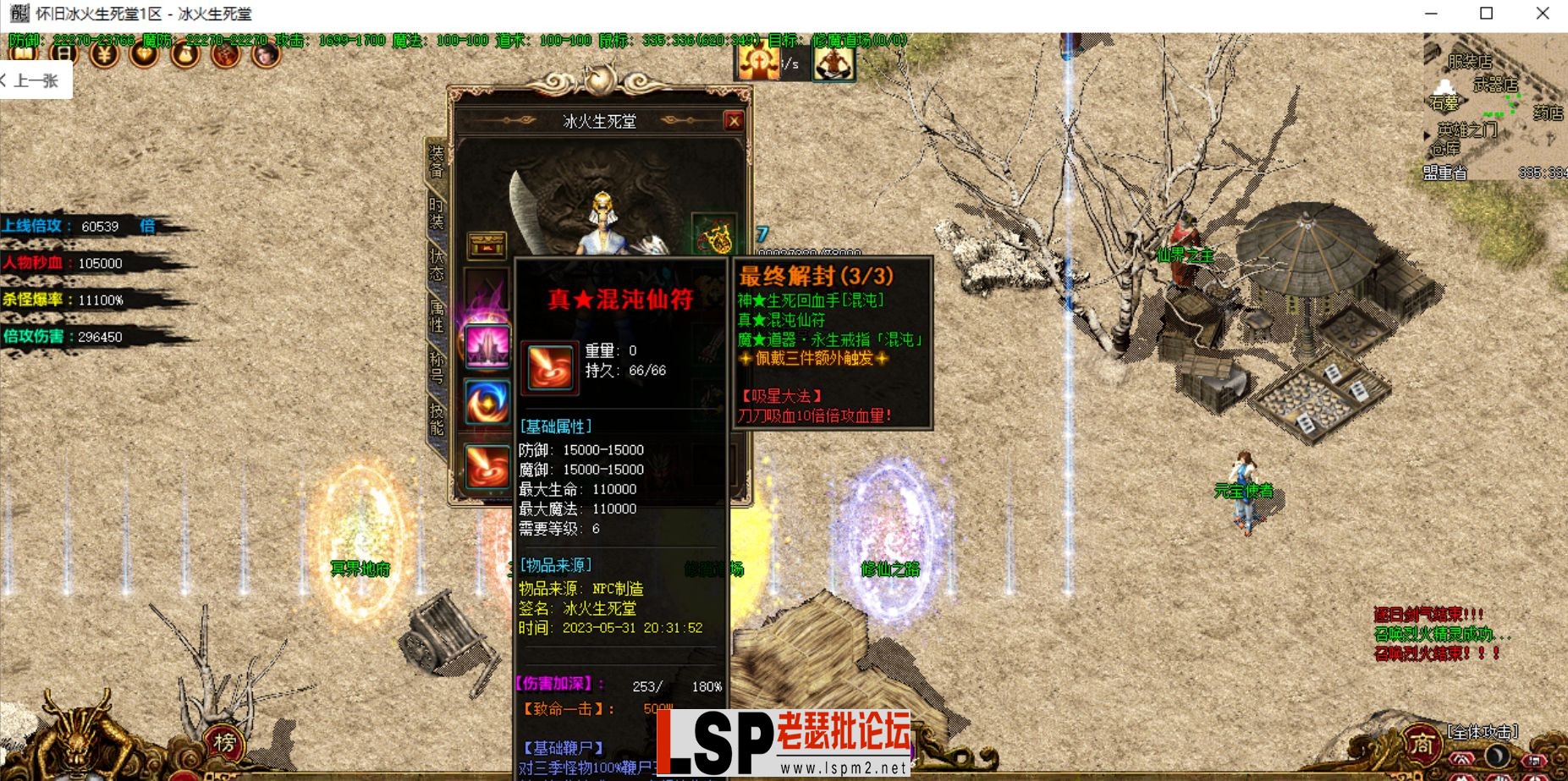The height and width of the screenshot is (781, 1568).
Task: Click the 榜 ranking icon at bottom left
Action: [222, 741]
